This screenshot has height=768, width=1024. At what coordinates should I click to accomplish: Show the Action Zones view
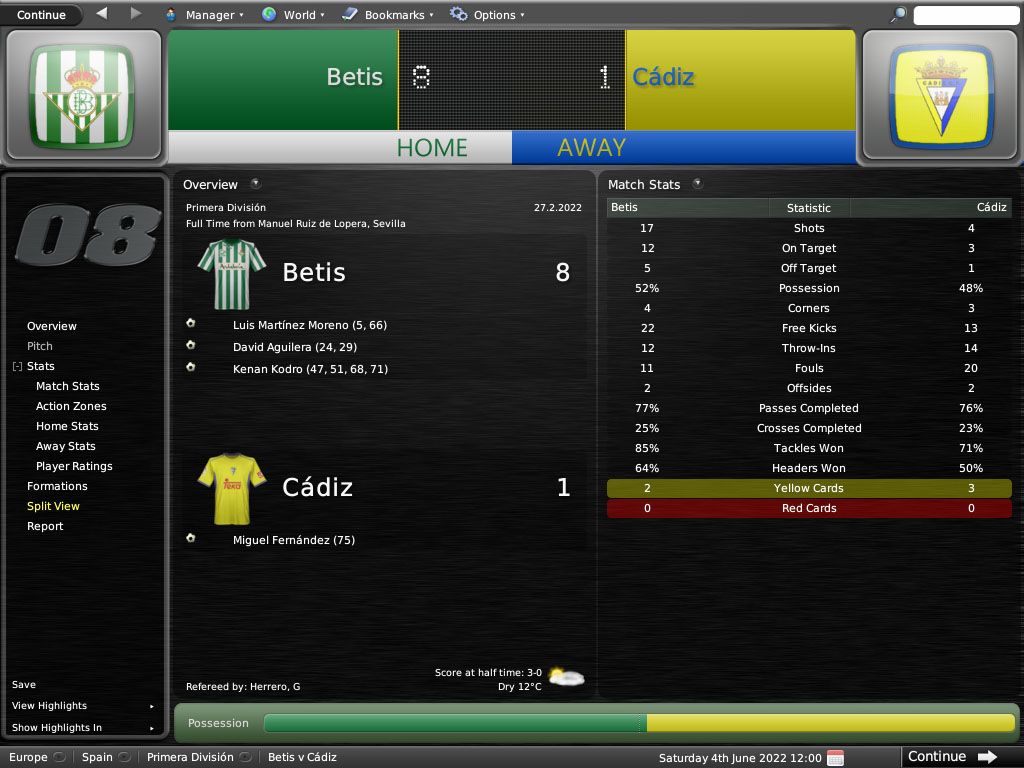pyautogui.click(x=71, y=406)
